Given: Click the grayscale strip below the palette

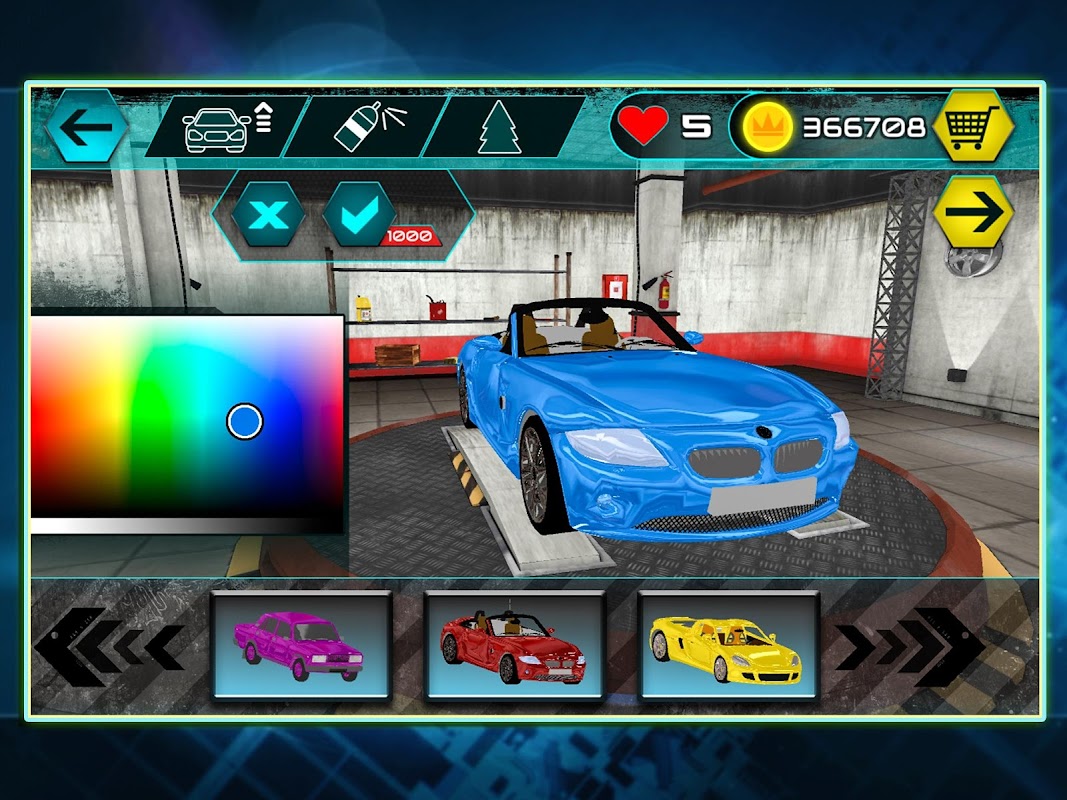Looking at the screenshot, I should pyautogui.click(x=187, y=524).
